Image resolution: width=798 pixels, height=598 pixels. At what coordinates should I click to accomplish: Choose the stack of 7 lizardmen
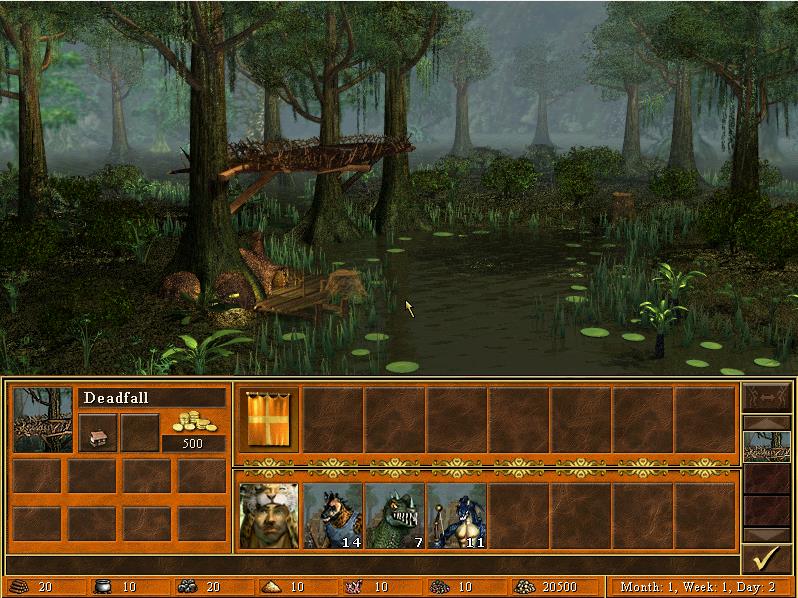[x=394, y=516]
